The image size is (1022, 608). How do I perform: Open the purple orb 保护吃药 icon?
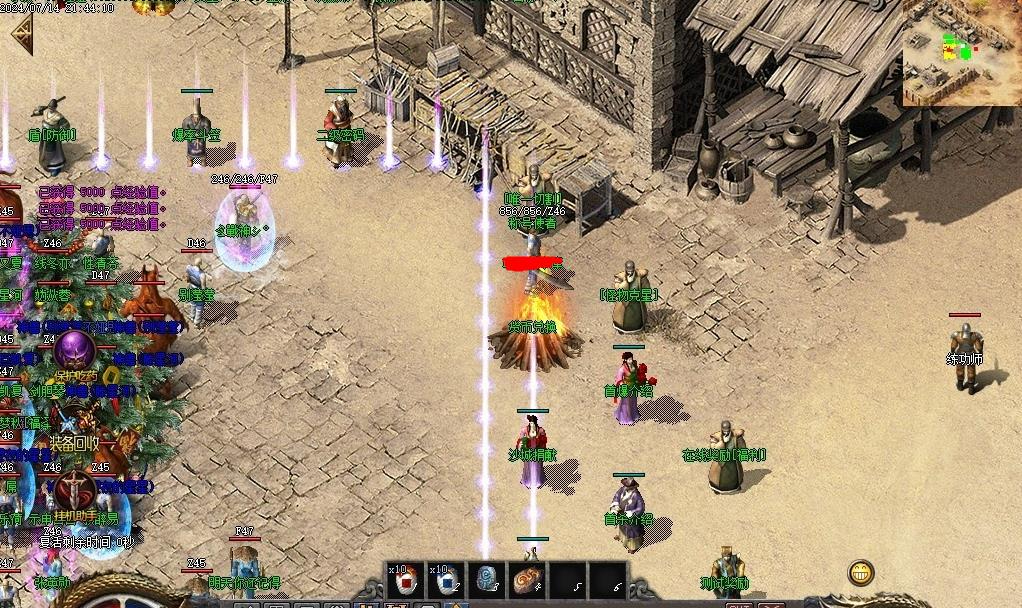point(75,351)
